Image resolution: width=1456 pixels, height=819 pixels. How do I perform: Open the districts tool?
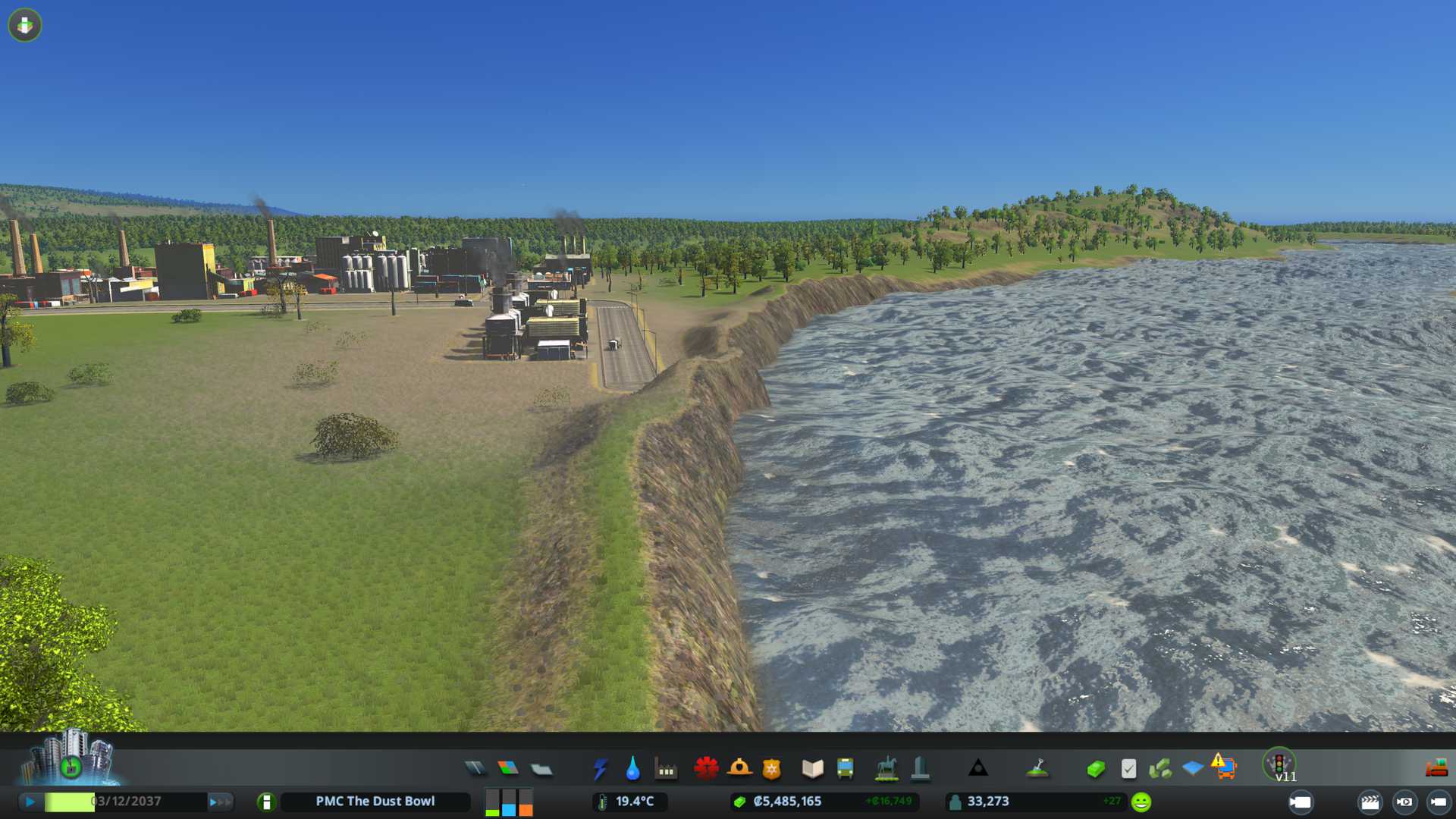point(541,769)
